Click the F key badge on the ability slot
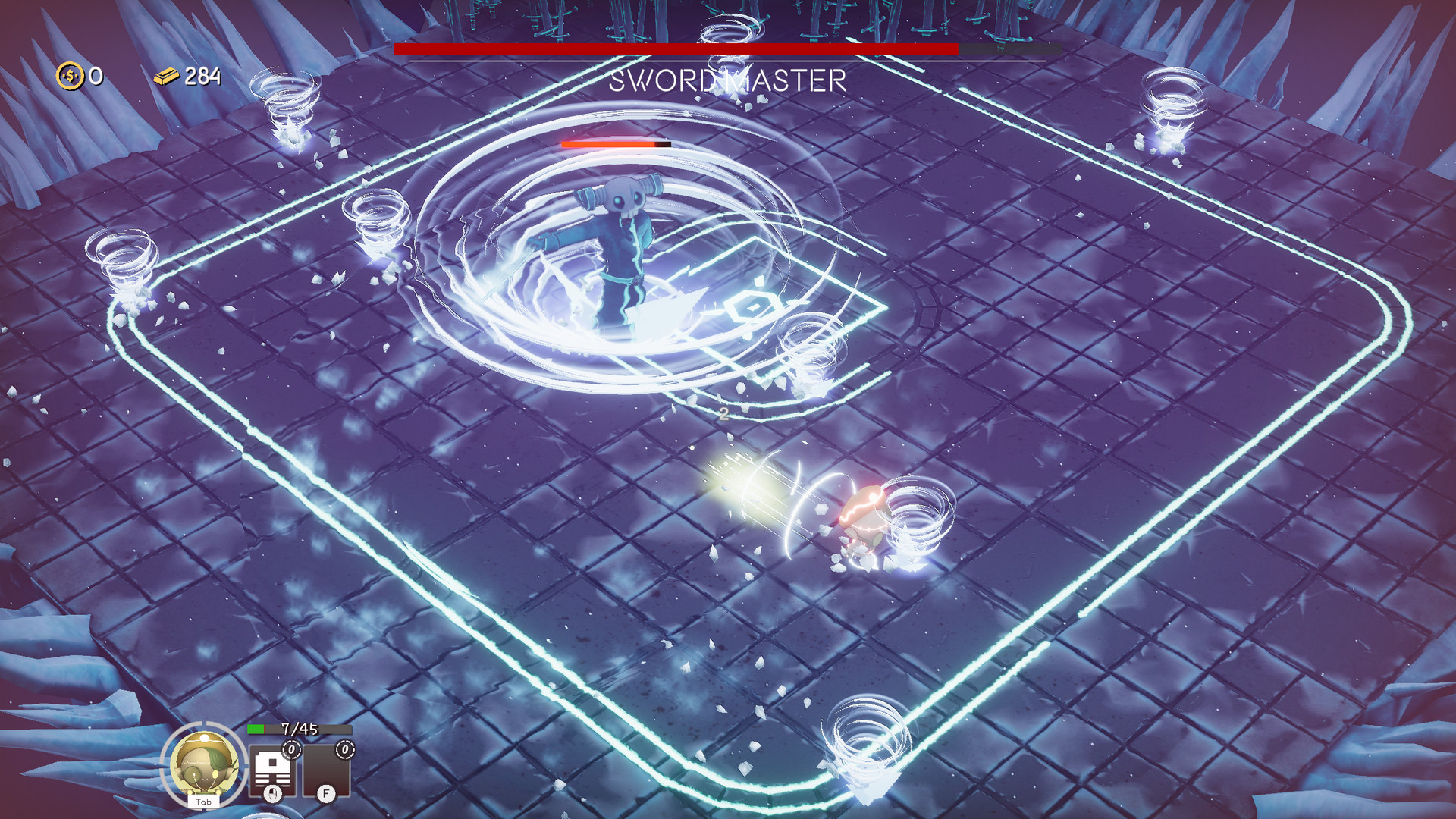This screenshot has height=819, width=1456. (328, 795)
